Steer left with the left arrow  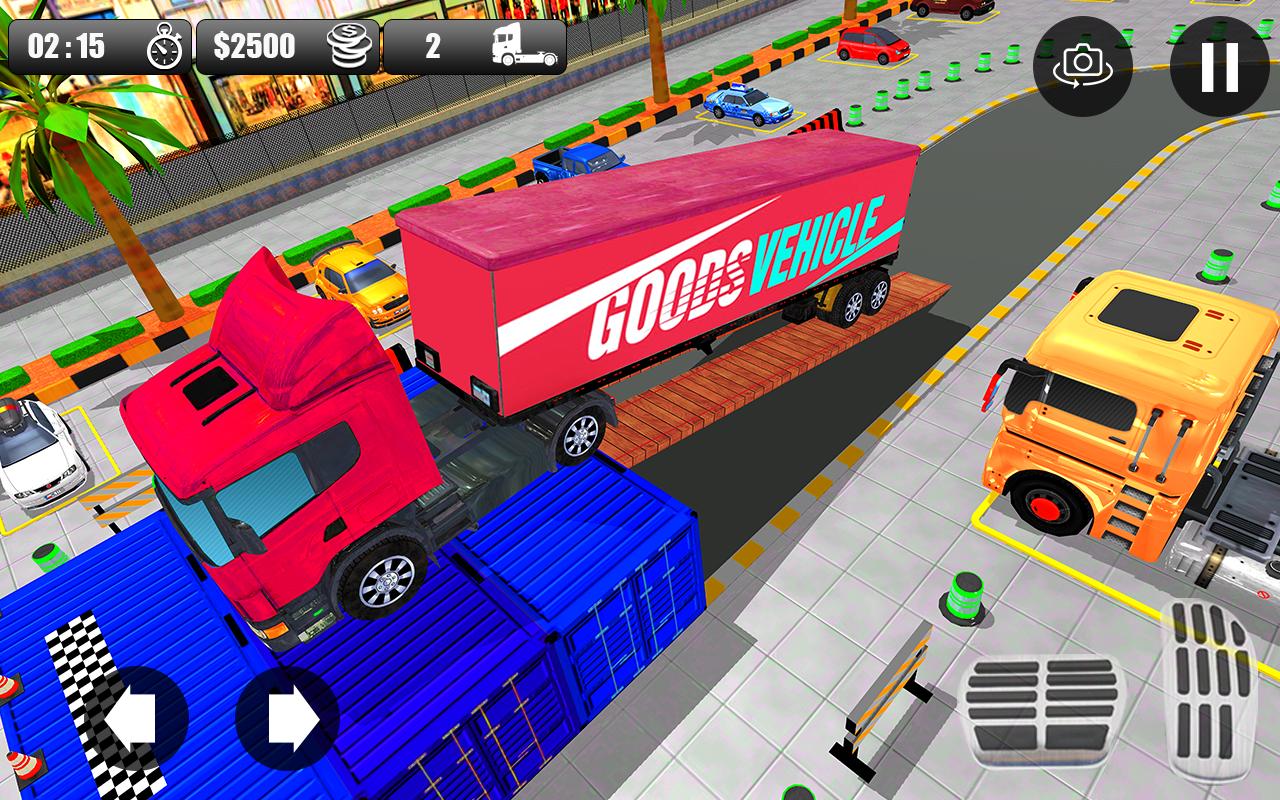tap(136, 718)
